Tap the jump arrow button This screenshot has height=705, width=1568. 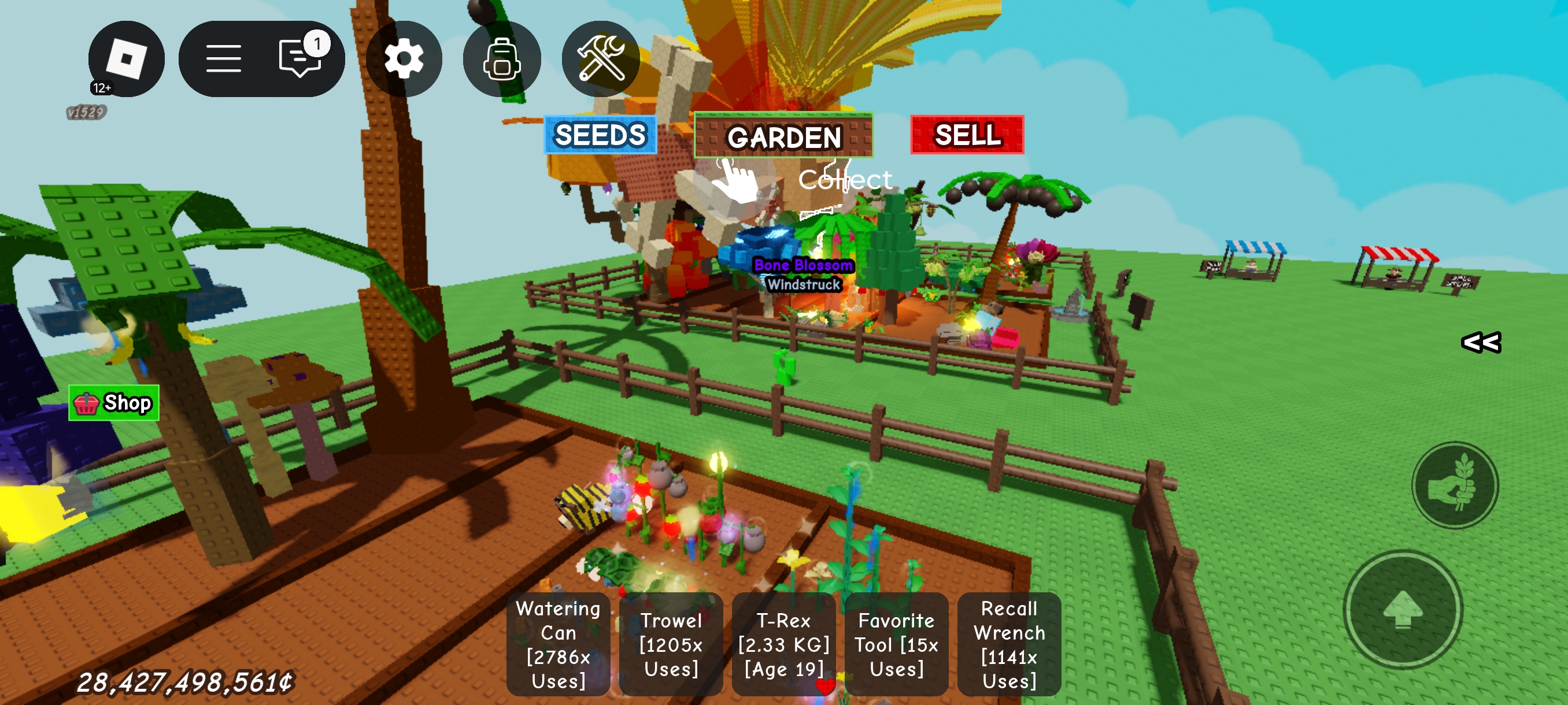1403,610
